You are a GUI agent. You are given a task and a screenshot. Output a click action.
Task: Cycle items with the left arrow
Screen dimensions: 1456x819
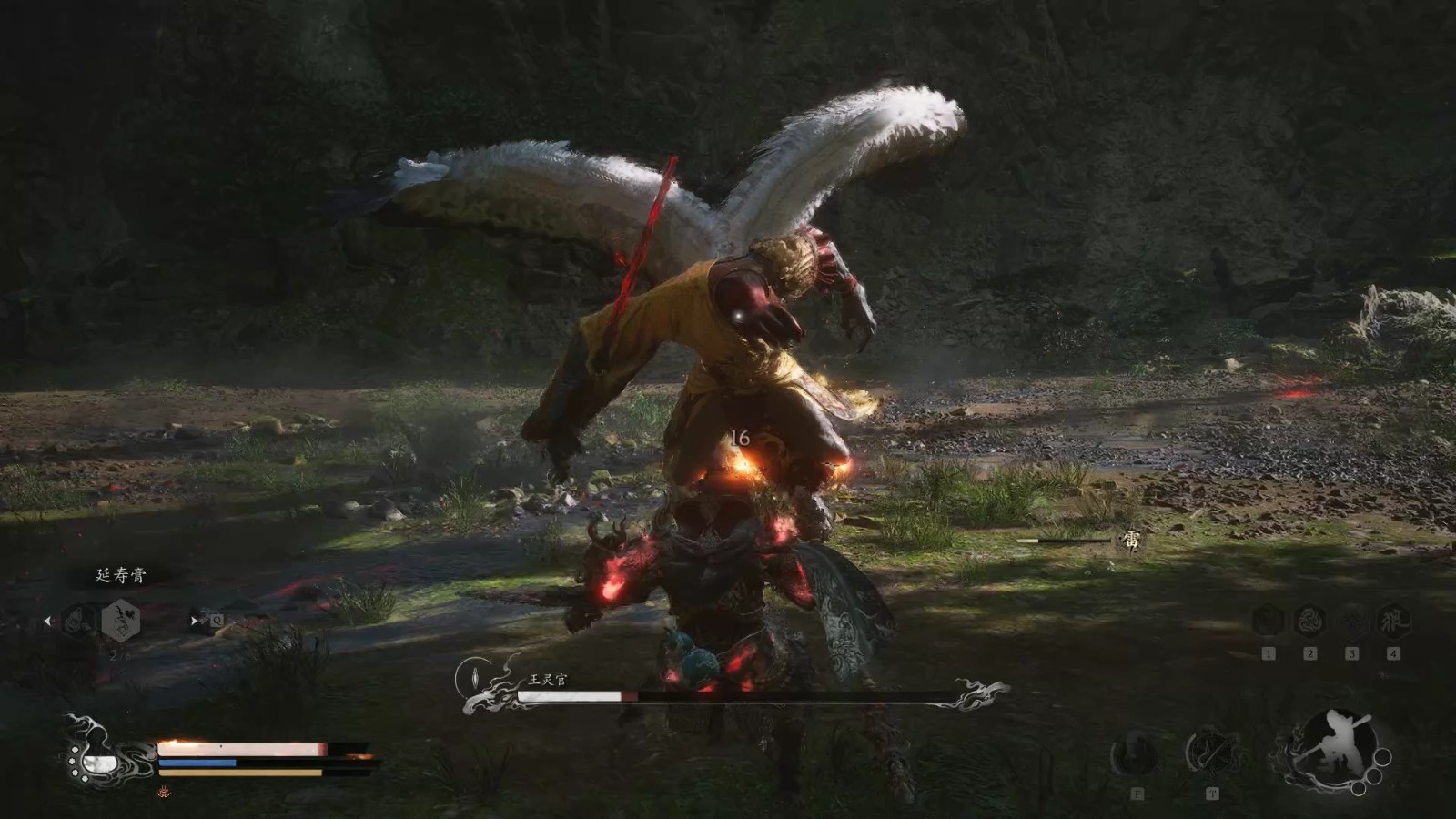pos(47,622)
